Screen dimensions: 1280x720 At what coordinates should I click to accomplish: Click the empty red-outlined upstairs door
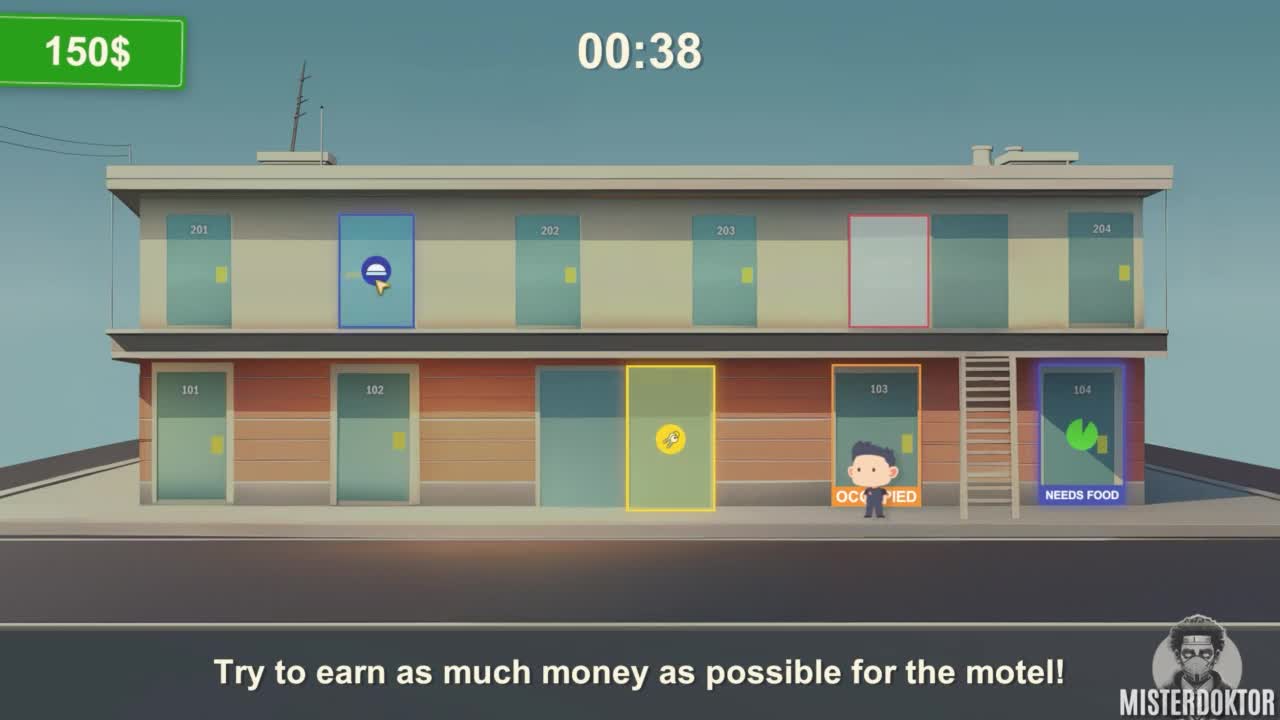pyautogui.click(x=888, y=271)
